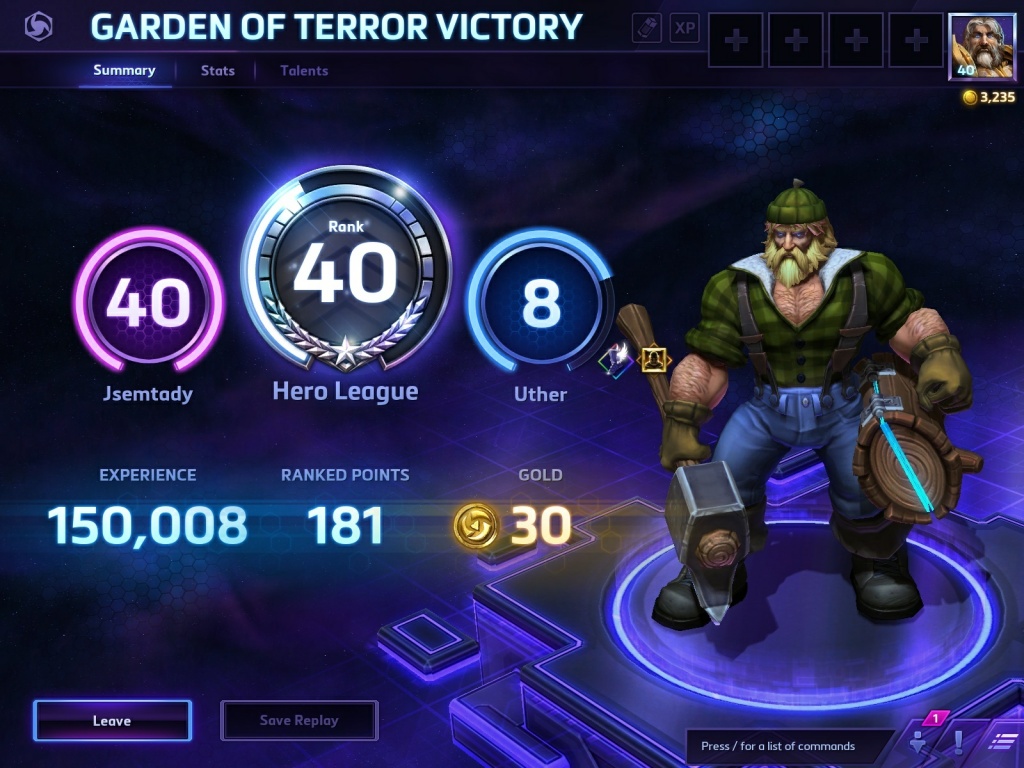The width and height of the screenshot is (1024, 768).
Task: Click the Heroes of the Storm logo icon
Action: [x=39, y=27]
